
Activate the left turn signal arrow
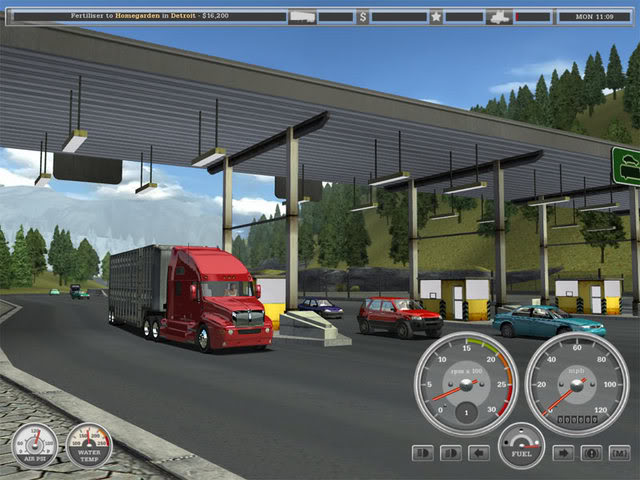pyautogui.click(x=479, y=453)
